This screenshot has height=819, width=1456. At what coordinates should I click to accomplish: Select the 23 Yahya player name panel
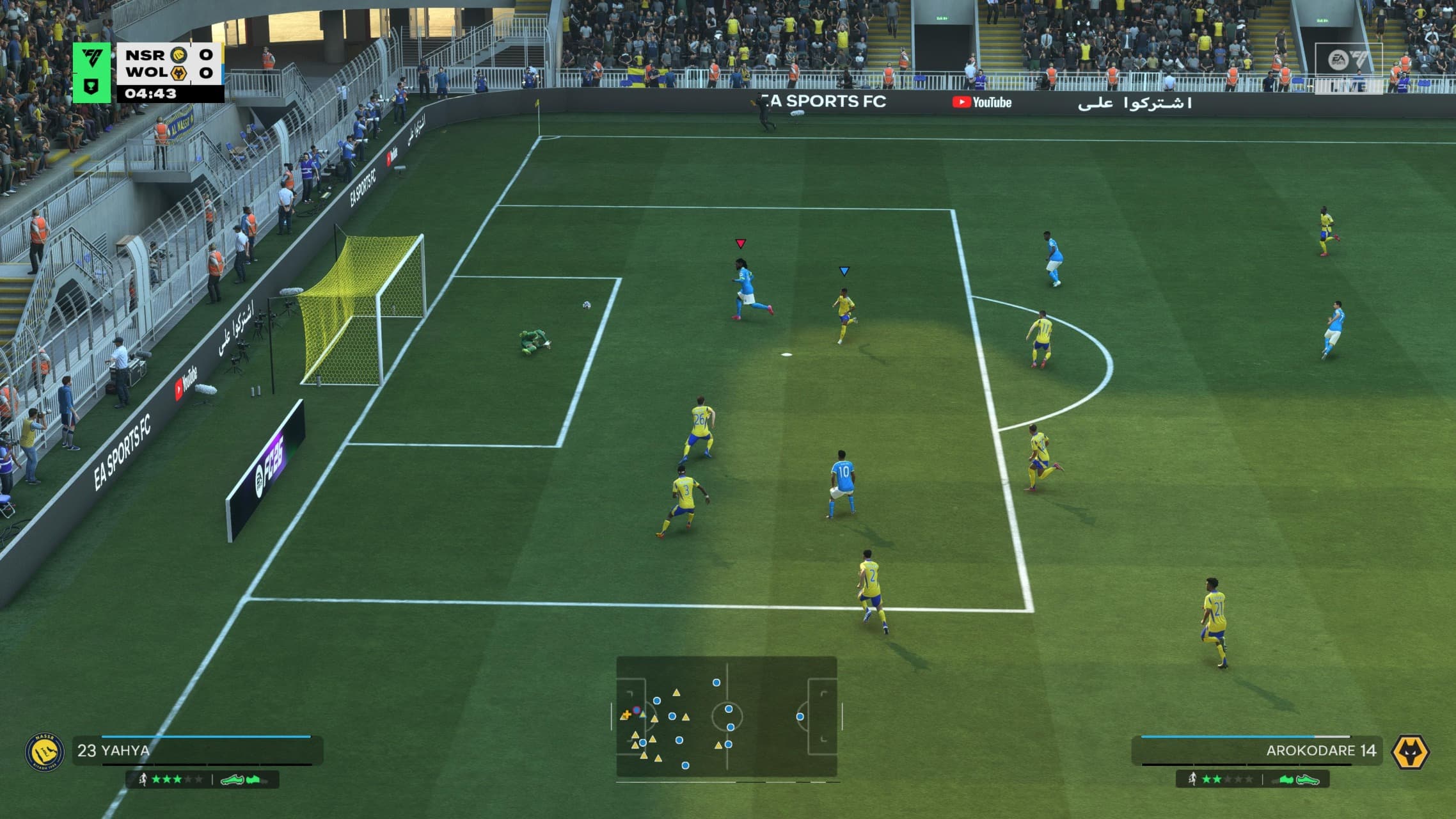tap(197, 751)
